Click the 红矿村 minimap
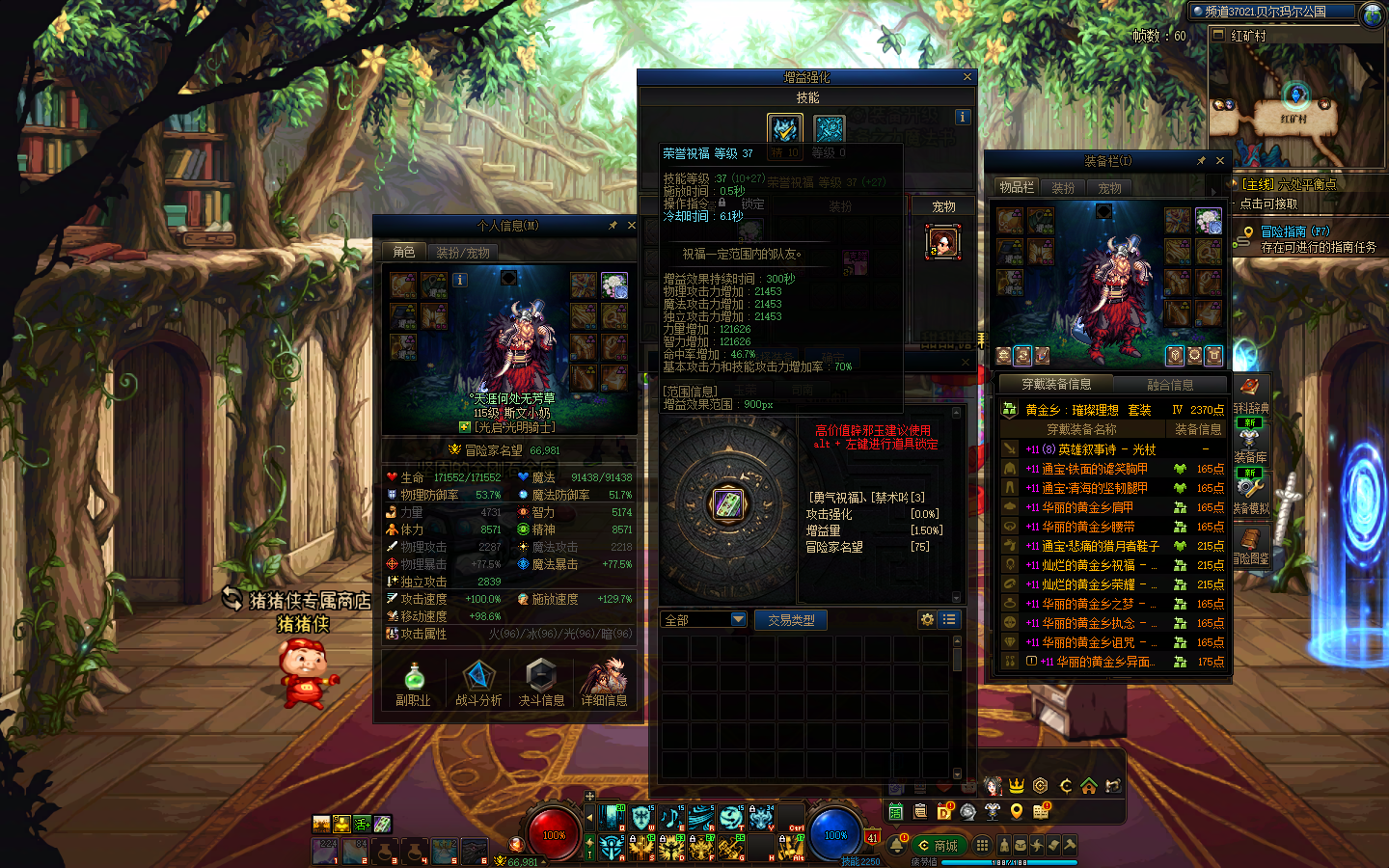The height and width of the screenshot is (868, 1389). tap(1295, 106)
